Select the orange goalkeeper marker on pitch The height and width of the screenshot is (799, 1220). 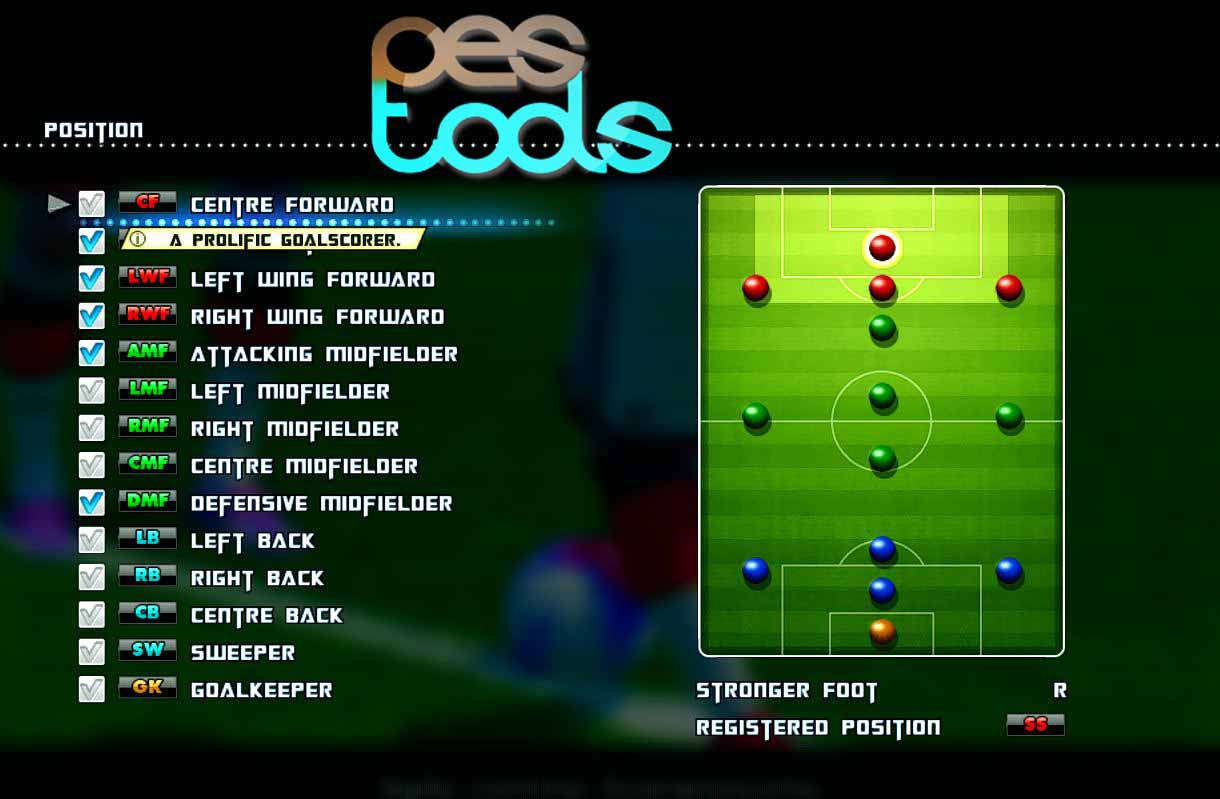pyautogui.click(x=881, y=630)
